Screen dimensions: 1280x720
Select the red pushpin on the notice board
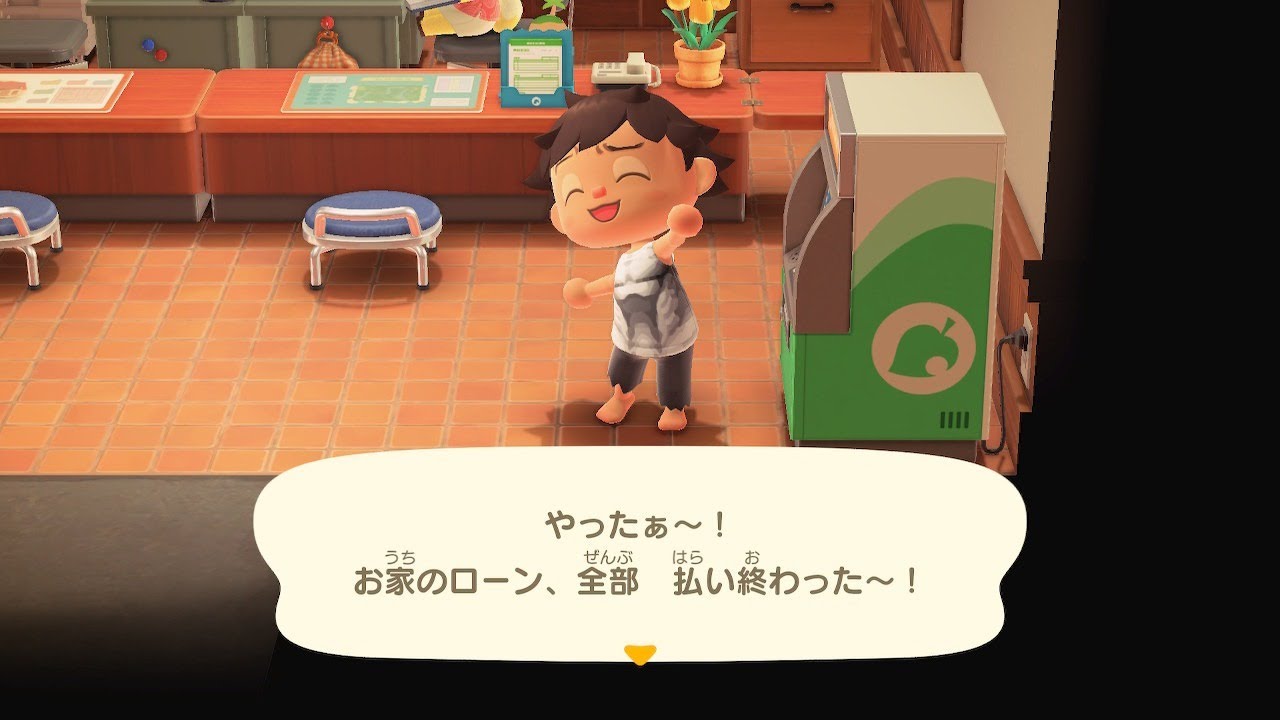click(160, 55)
